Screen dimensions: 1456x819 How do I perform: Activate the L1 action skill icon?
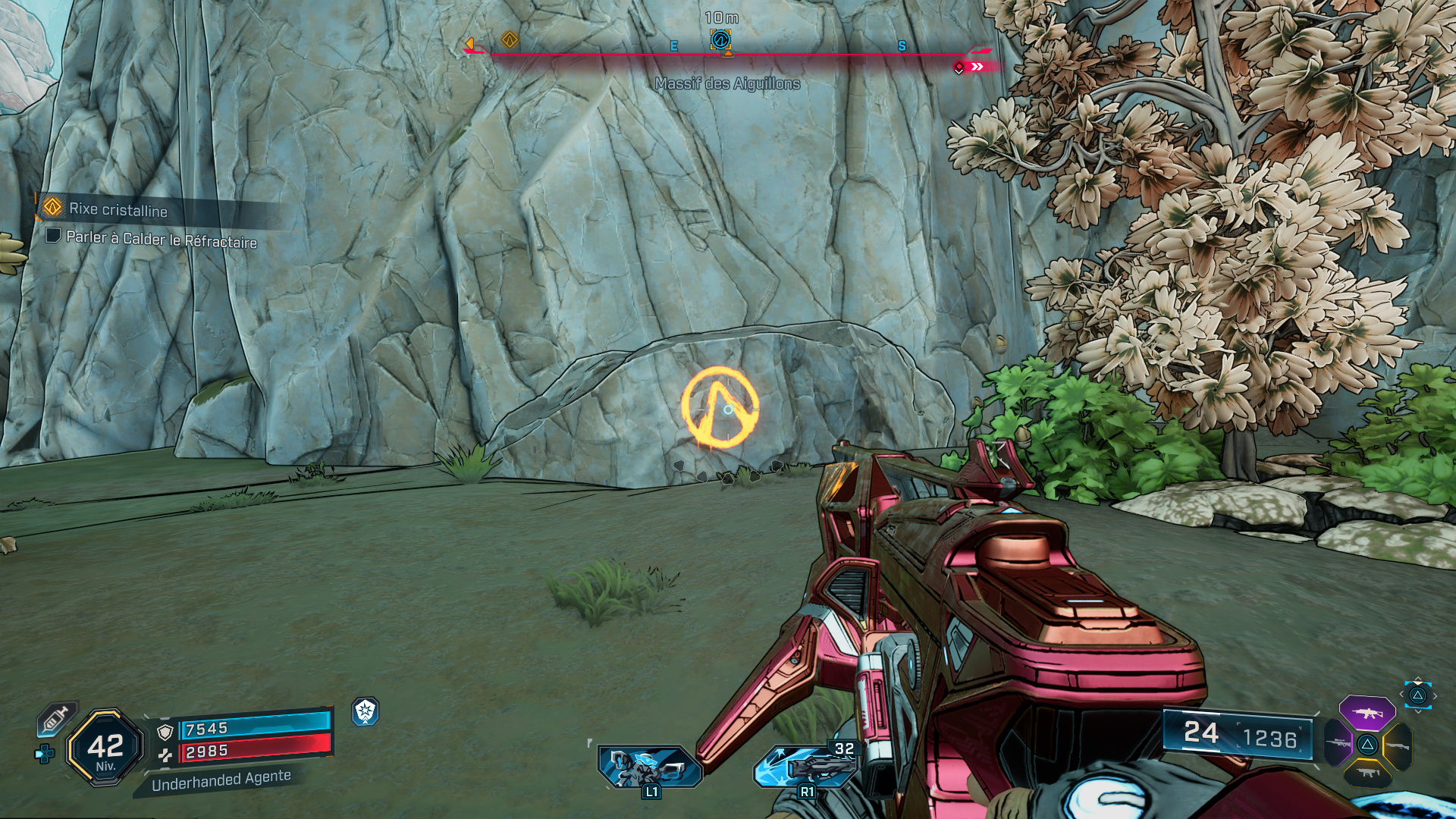coord(648,766)
